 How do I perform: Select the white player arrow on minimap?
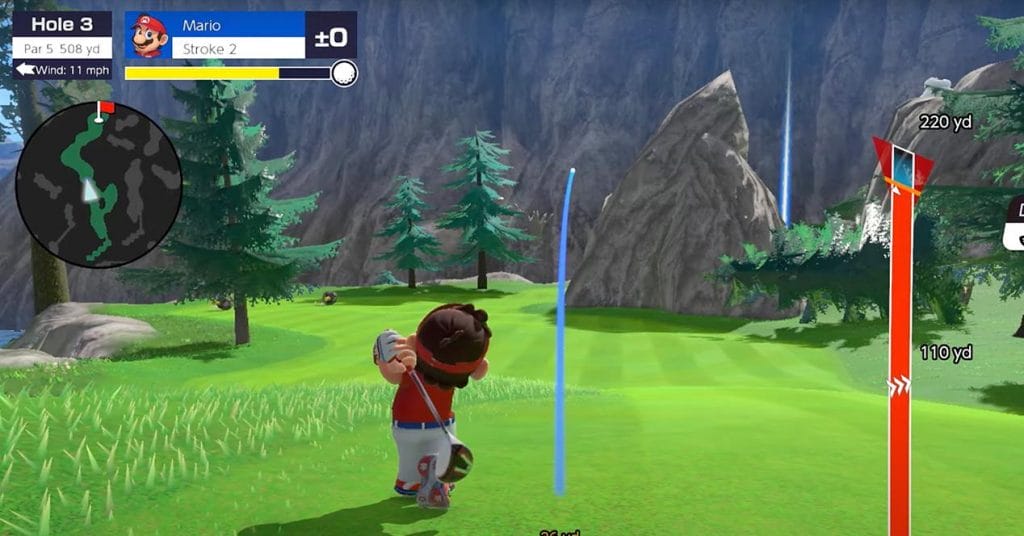pos(91,192)
